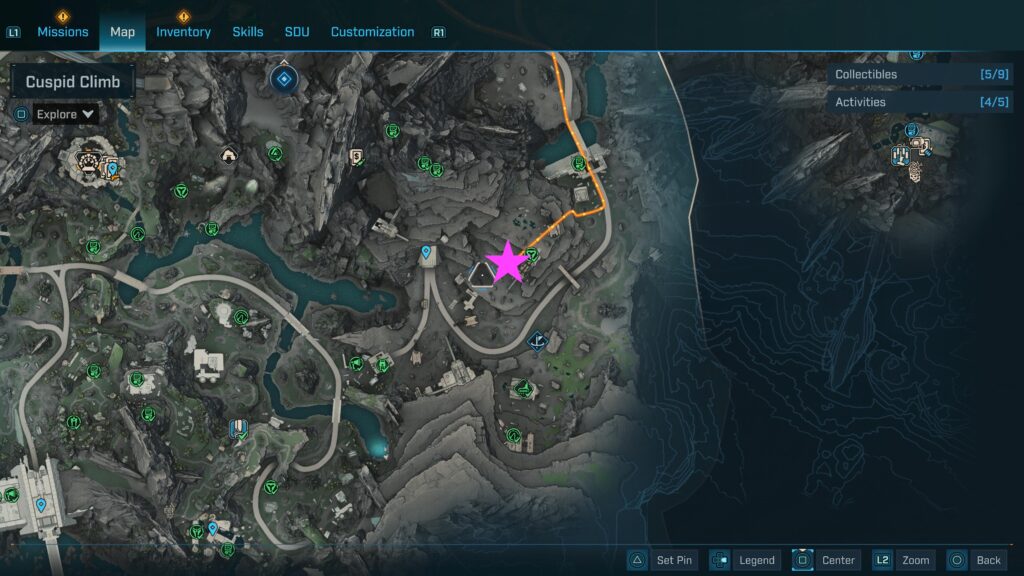The image size is (1024, 576).
Task: Switch to the Inventory tab
Action: 183,32
